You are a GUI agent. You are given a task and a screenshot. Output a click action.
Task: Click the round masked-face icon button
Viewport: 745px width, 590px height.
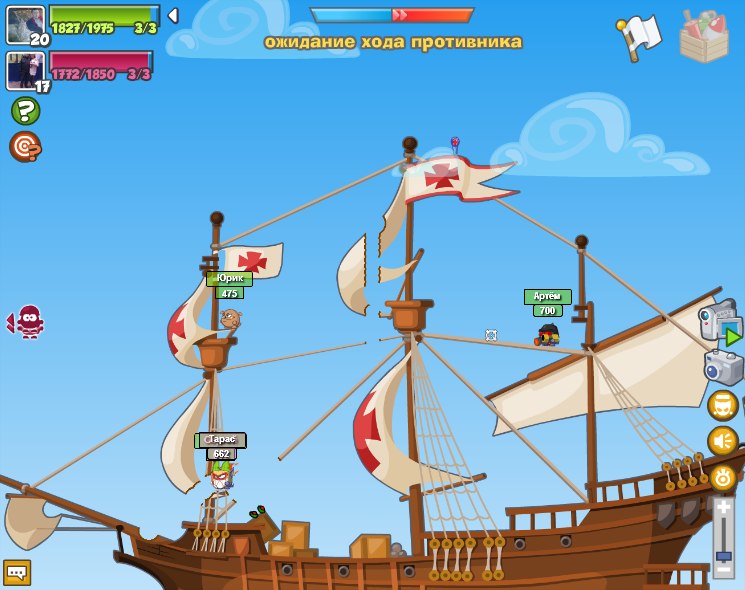[x=722, y=405]
